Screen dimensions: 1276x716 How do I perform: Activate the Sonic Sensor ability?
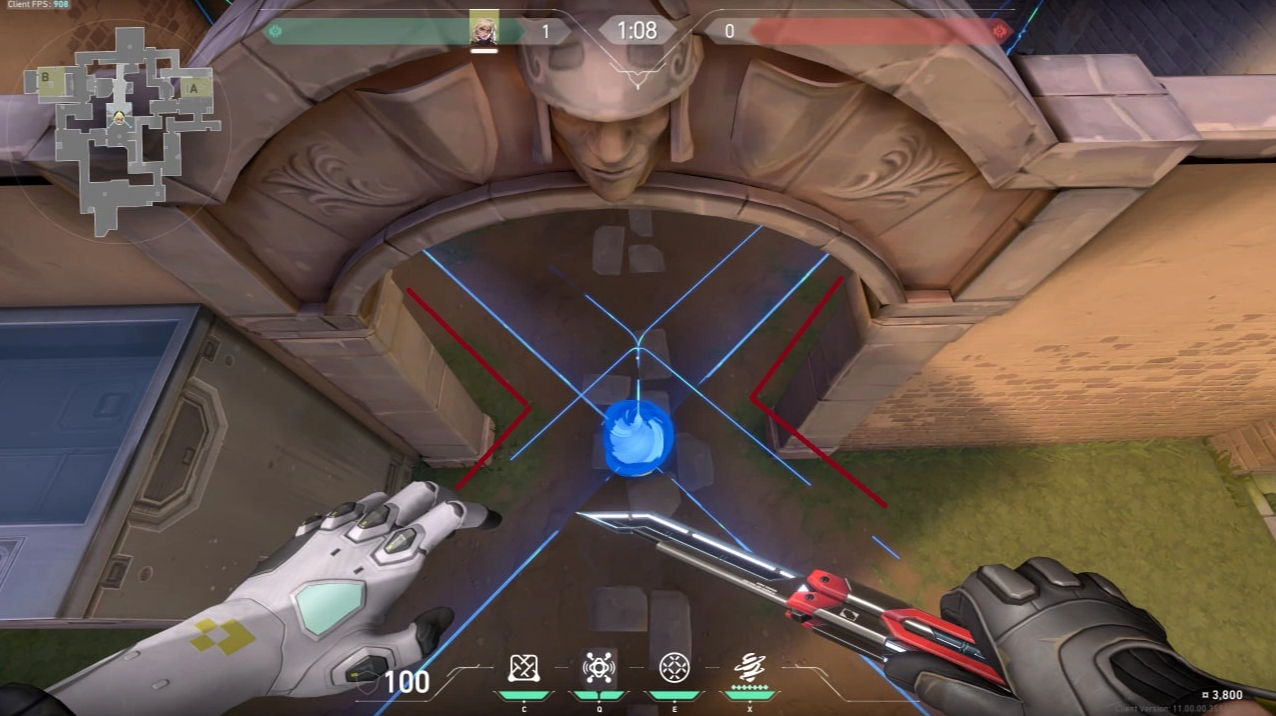(x=598, y=667)
